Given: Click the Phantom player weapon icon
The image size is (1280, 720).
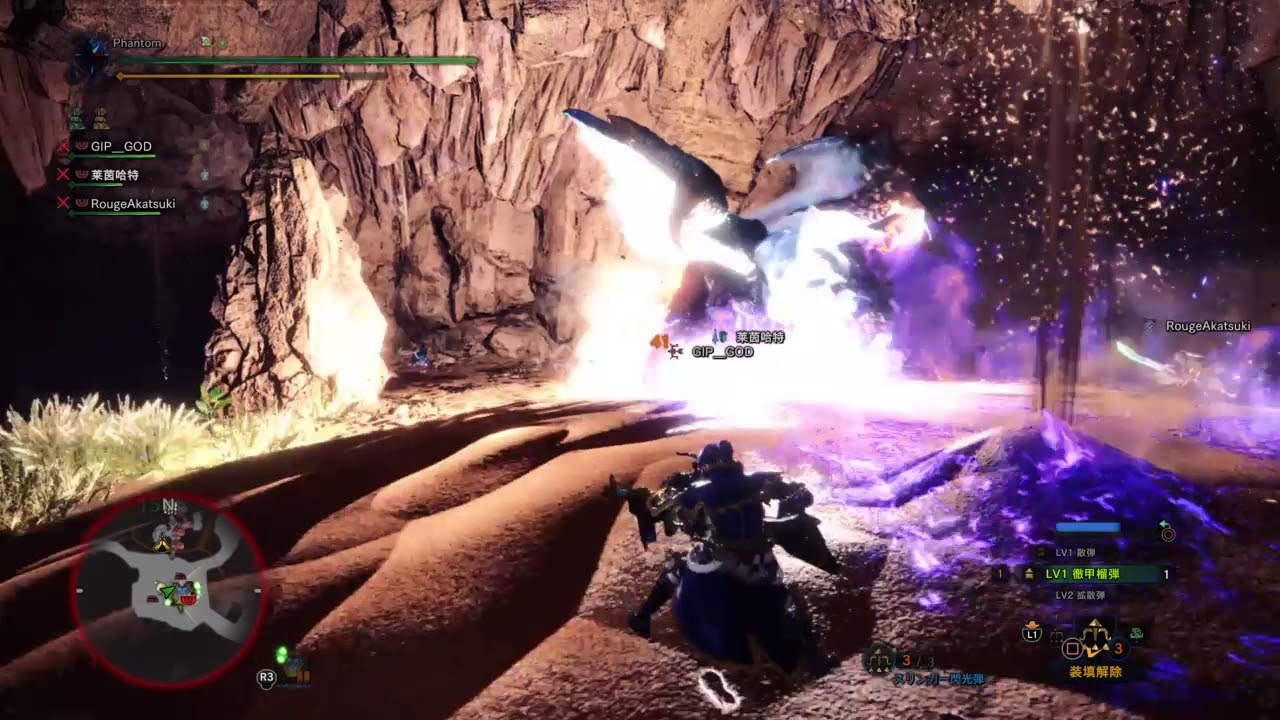Looking at the screenshot, I should coord(91,57).
